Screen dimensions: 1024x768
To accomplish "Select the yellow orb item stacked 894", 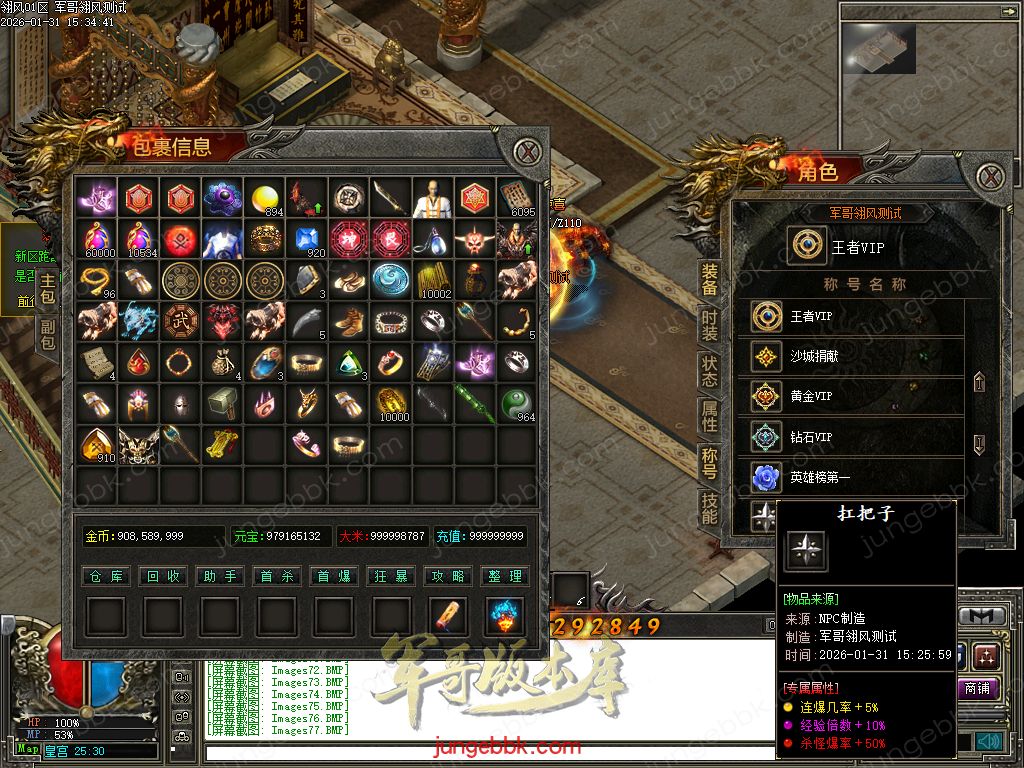I will tap(265, 198).
